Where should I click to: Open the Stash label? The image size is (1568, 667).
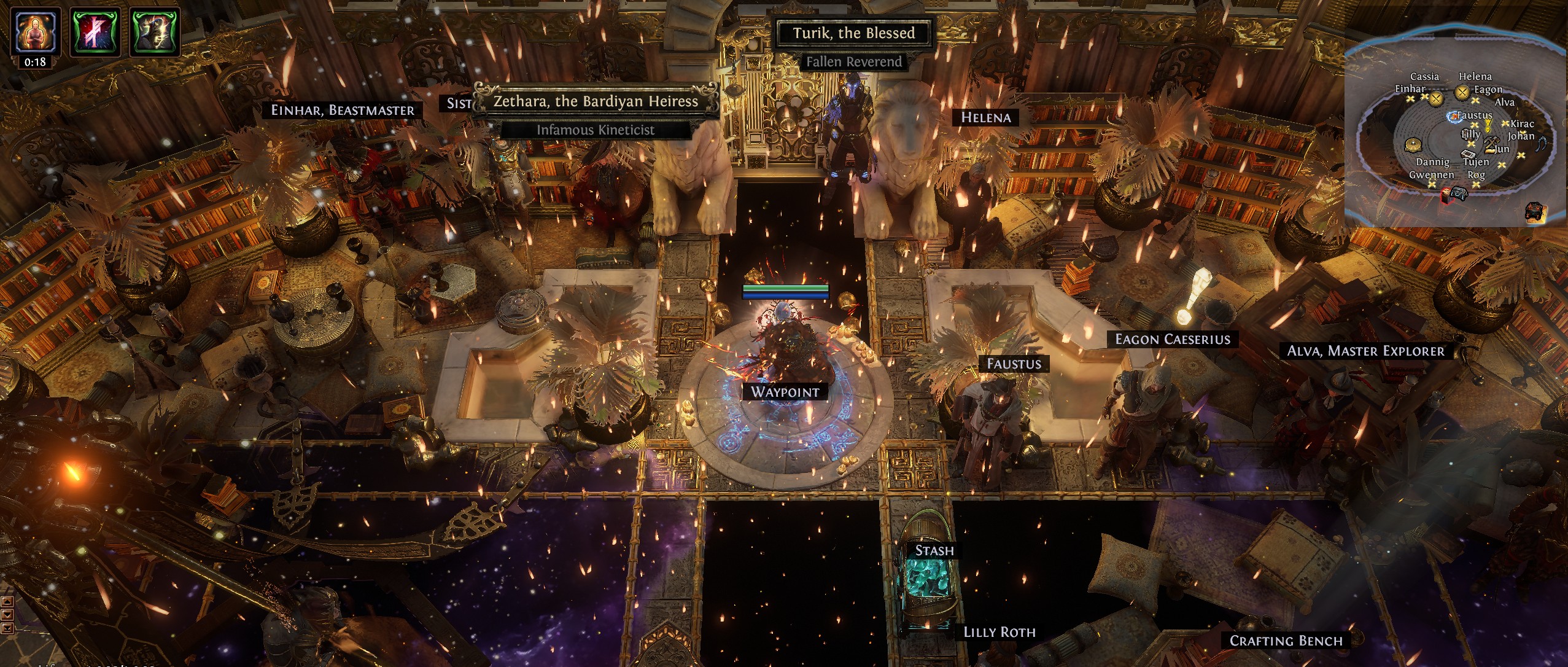[934, 550]
